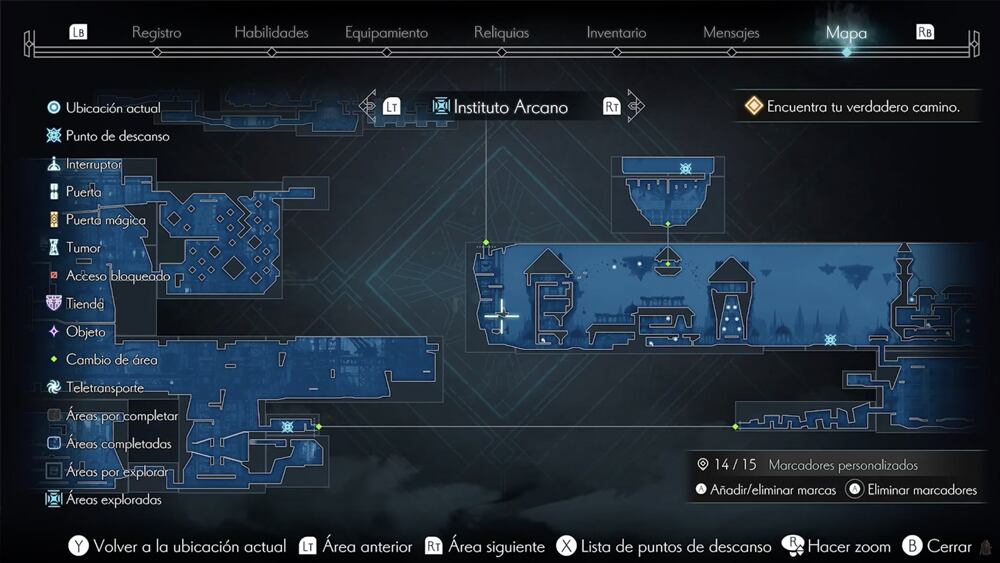1000x563 pixels.
Task: Open Lista de puntos de descanso
Action: point(675,547)
